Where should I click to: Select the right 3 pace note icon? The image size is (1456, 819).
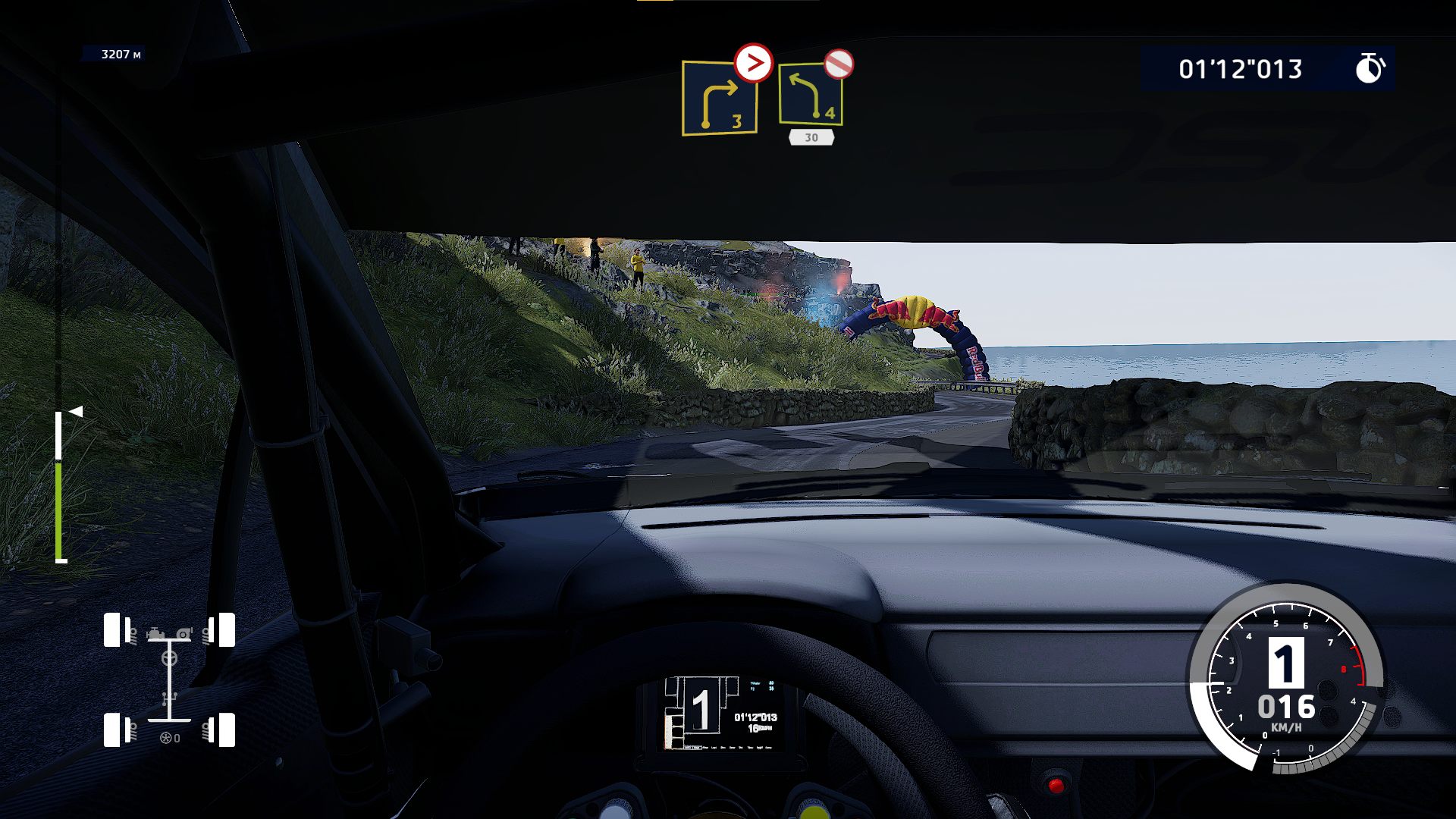(x=719, y=99)
